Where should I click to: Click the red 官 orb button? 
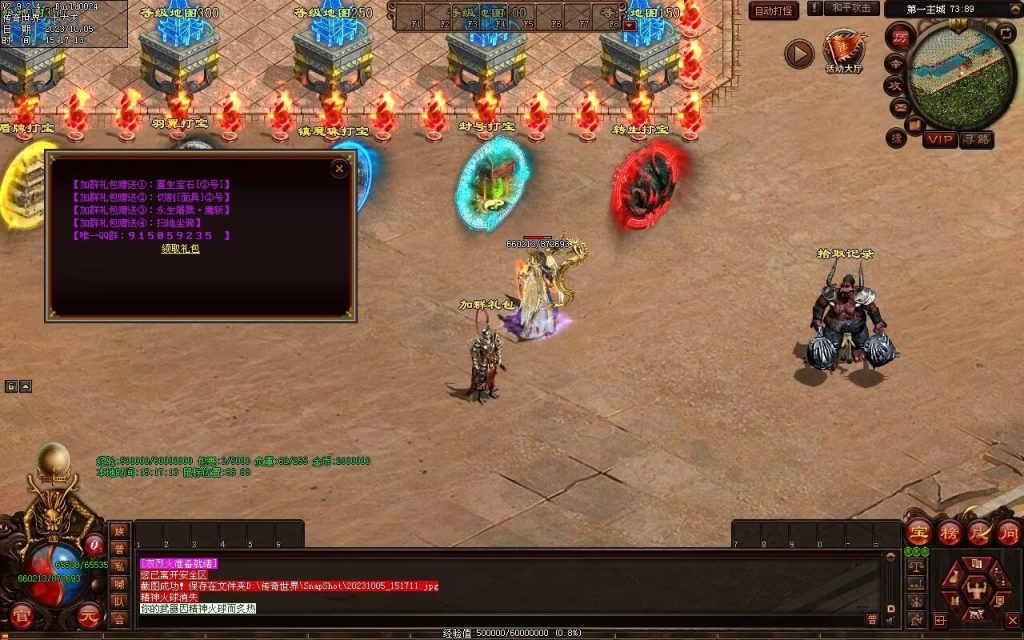(x=22, y=616)
